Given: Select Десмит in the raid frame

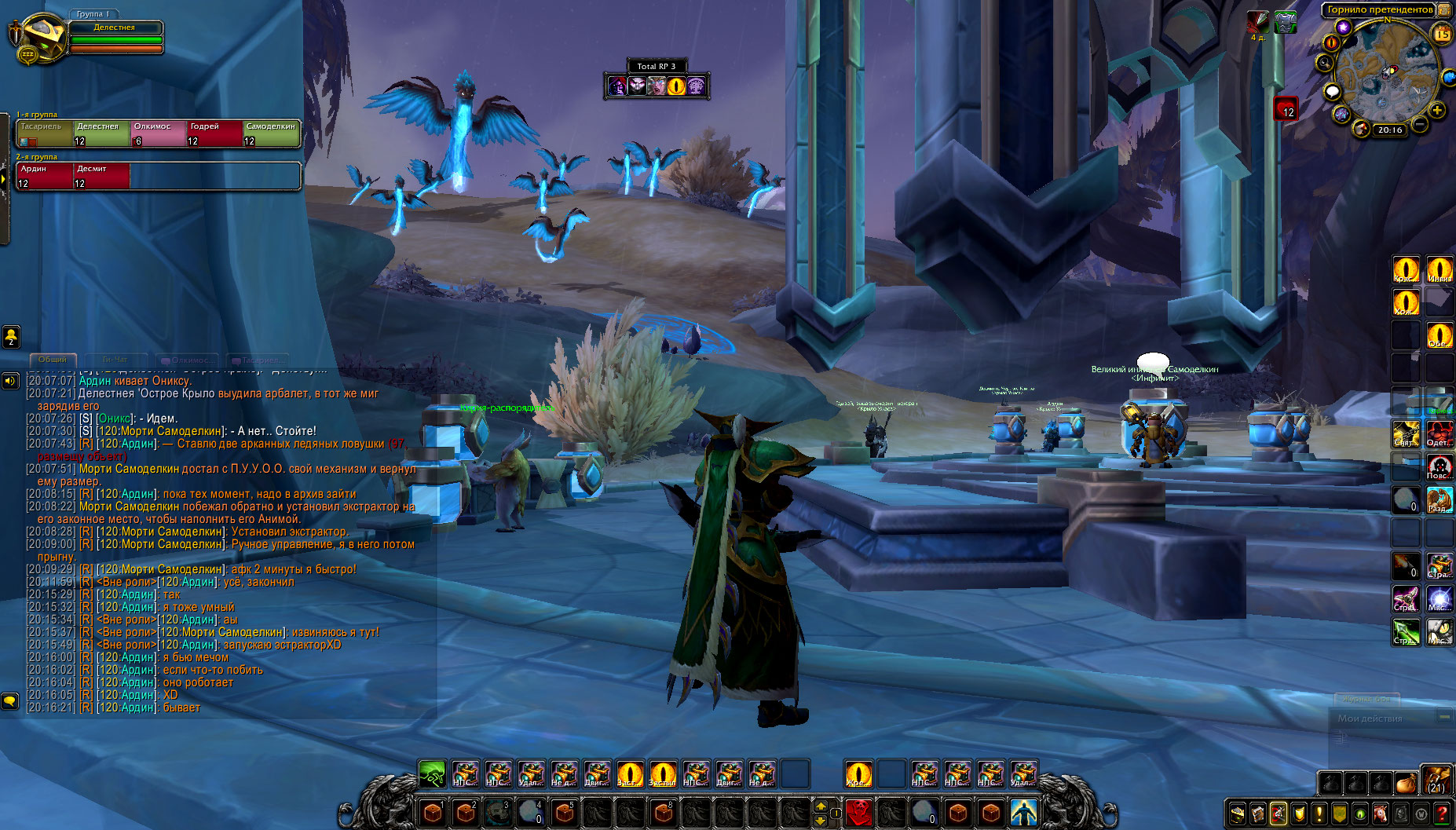Looking at the screenshot, I should (x=101, y=175).
